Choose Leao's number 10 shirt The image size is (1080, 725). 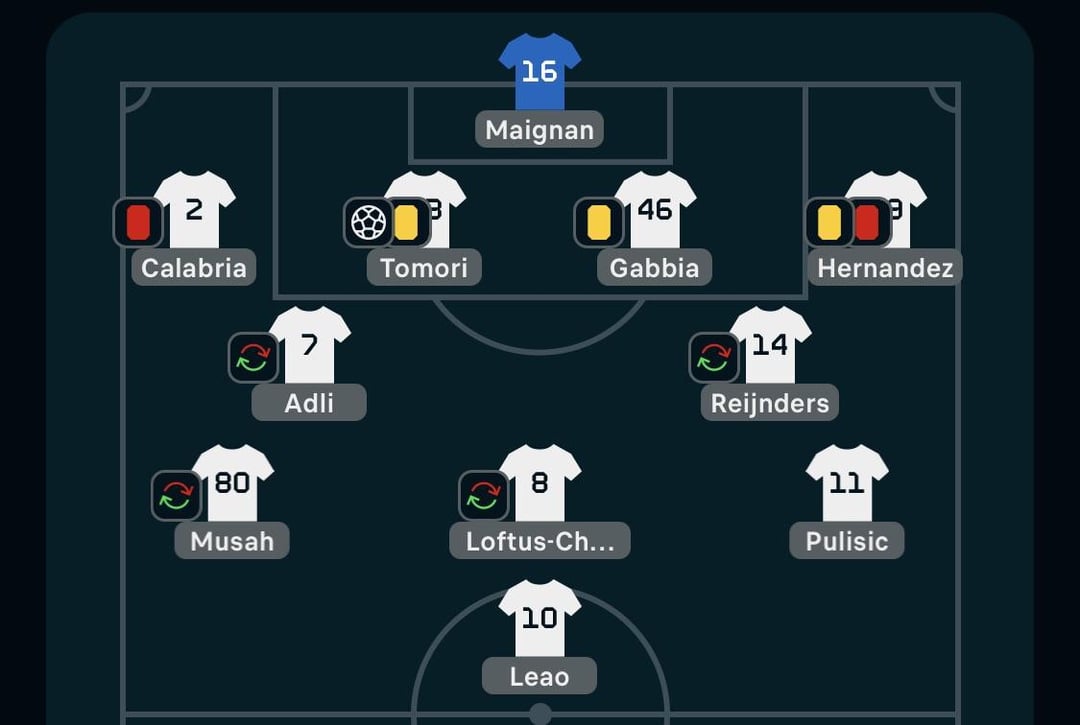(x=539, y=619)
